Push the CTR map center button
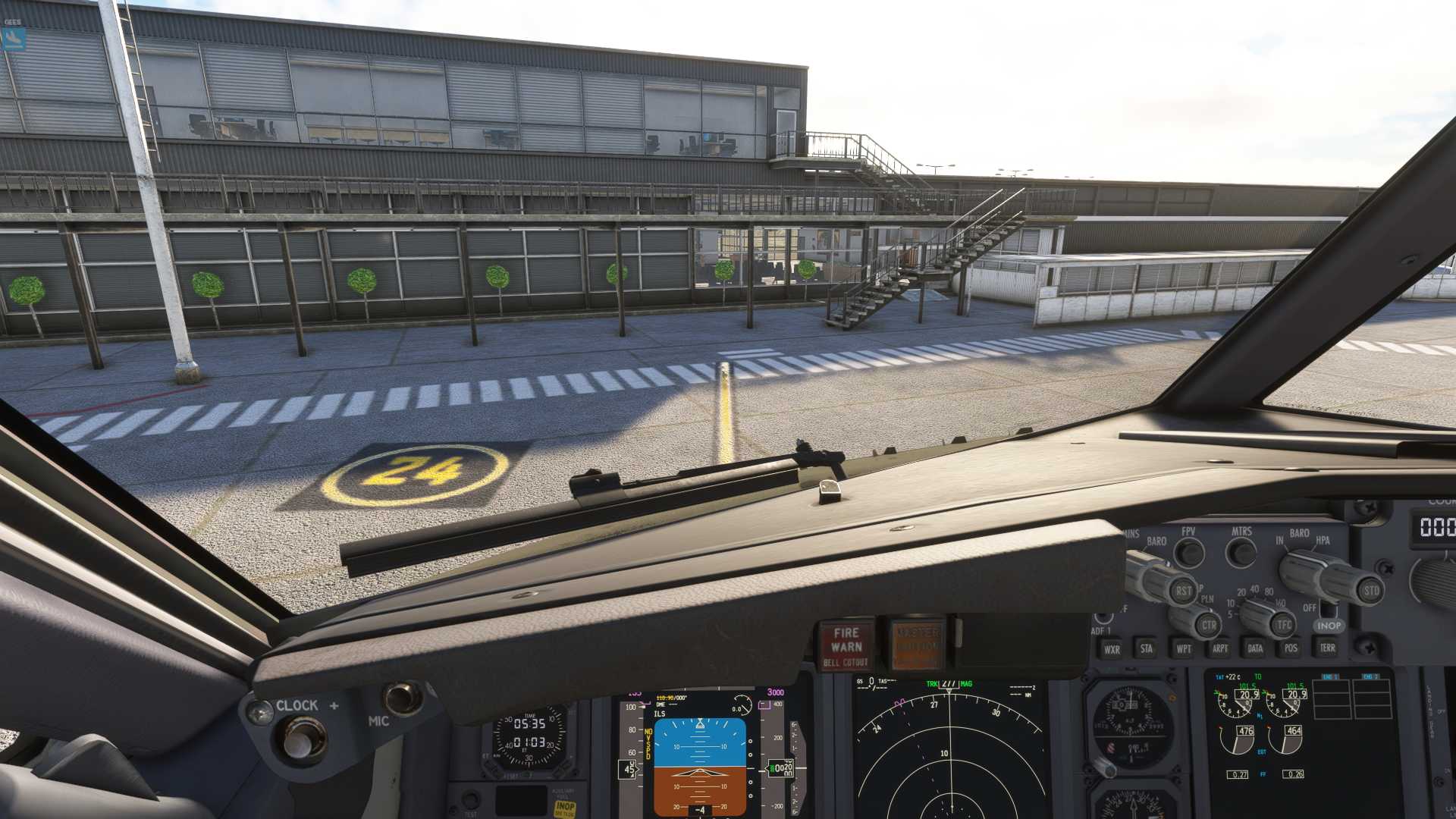This screenshot has width=1456, height=819. 1208,626
